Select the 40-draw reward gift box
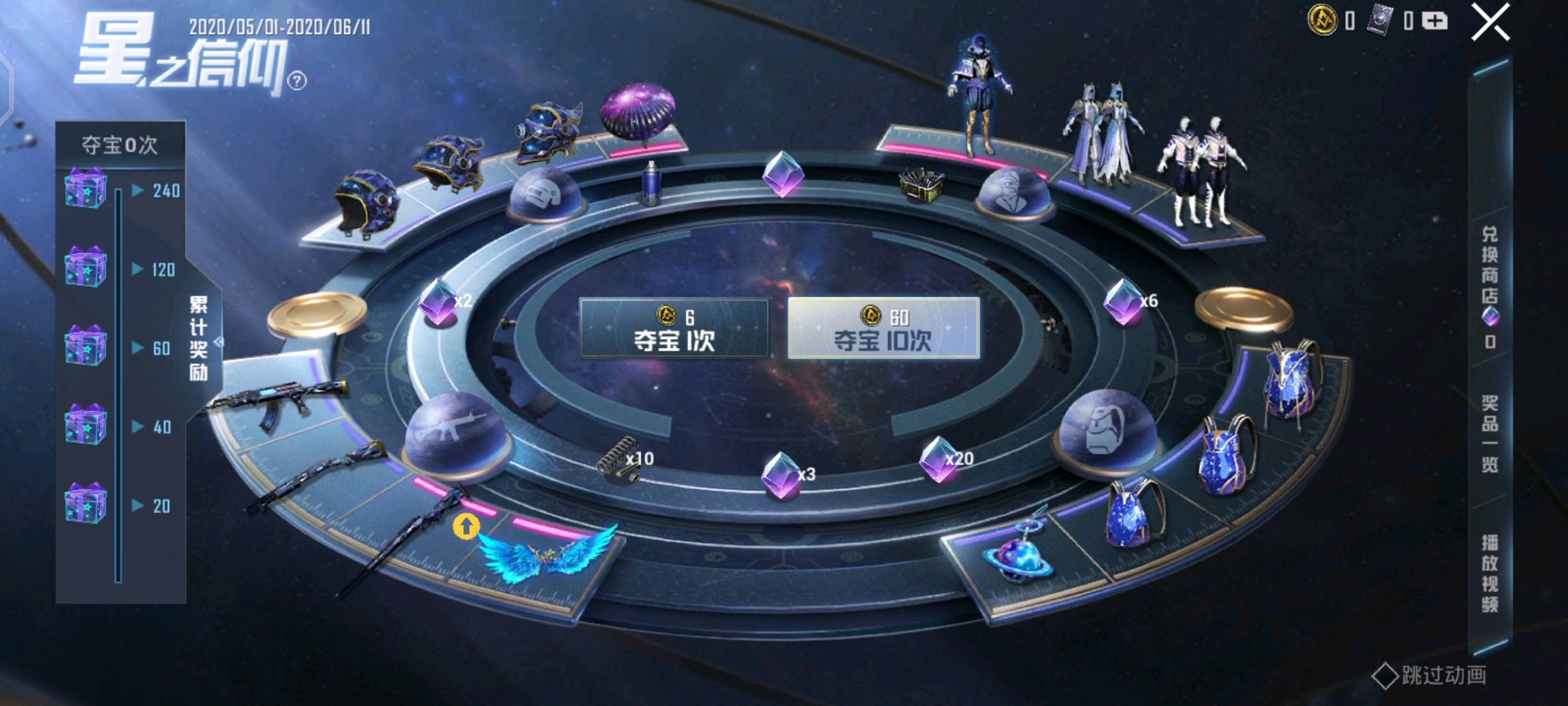 point(86,426)
